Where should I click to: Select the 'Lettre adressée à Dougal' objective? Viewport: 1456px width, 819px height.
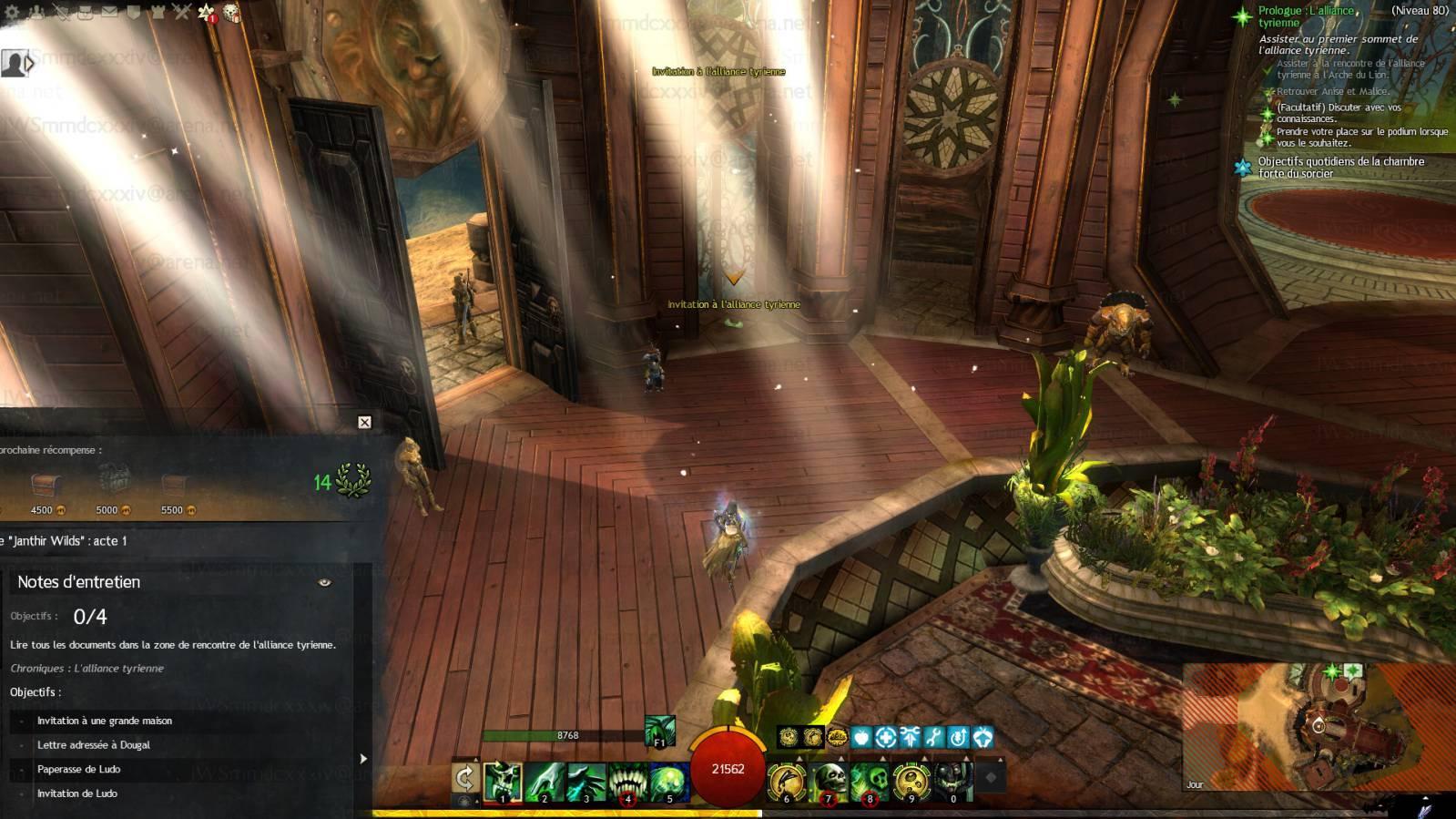click(94, 745)
